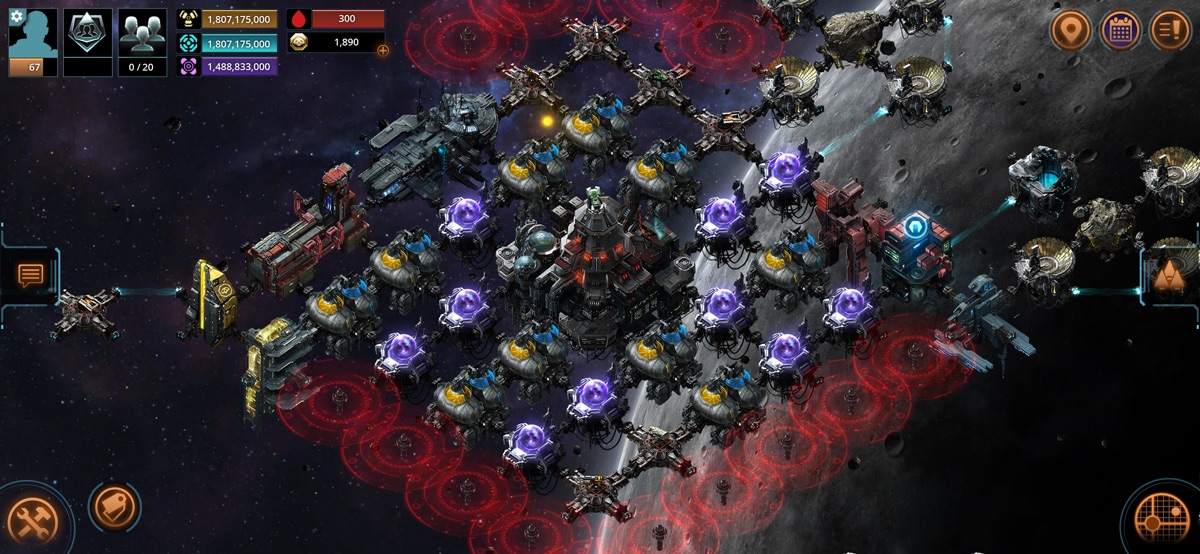Viewport: 1200px width, 554px height.
Task: Open the sector map radar button
Action: coord(1163,520)
